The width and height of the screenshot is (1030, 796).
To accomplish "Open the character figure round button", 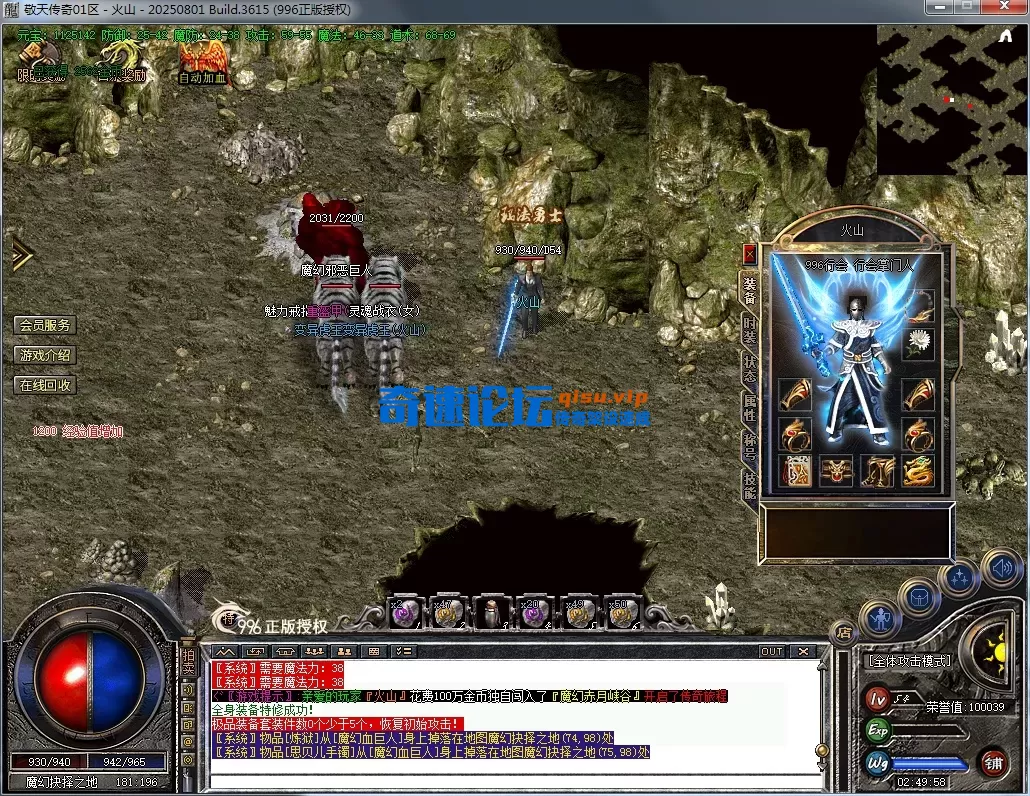I will pyautogui.click(x=881, y=620).
